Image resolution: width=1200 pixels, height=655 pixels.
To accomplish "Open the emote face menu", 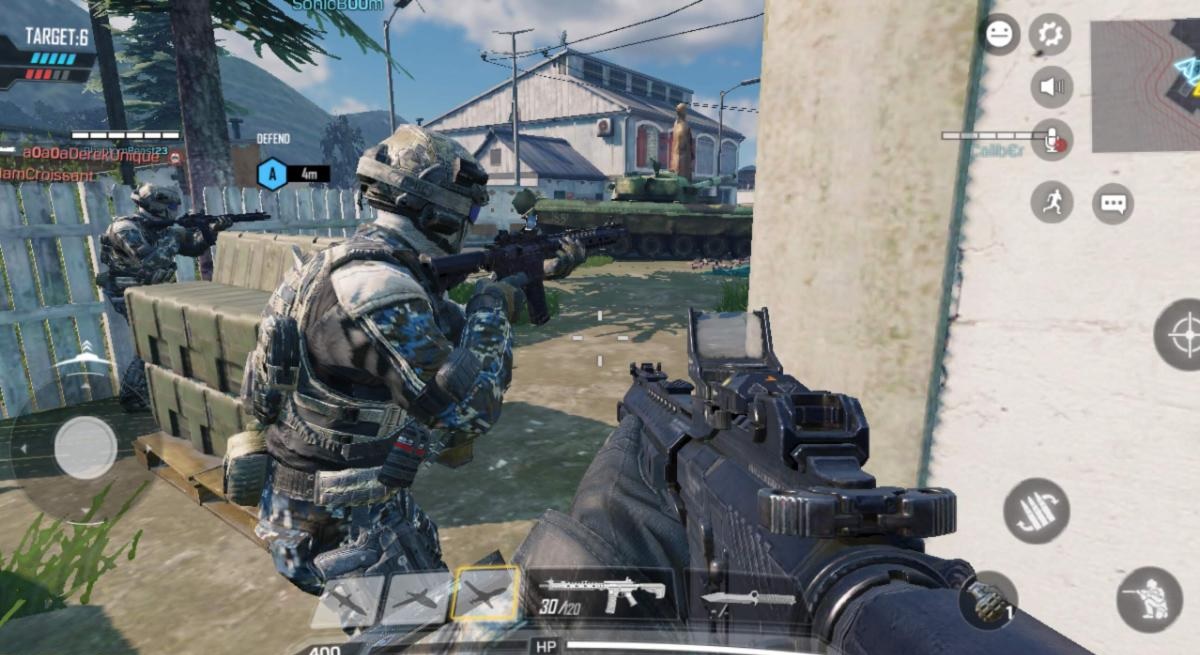I will click(999, 35).
